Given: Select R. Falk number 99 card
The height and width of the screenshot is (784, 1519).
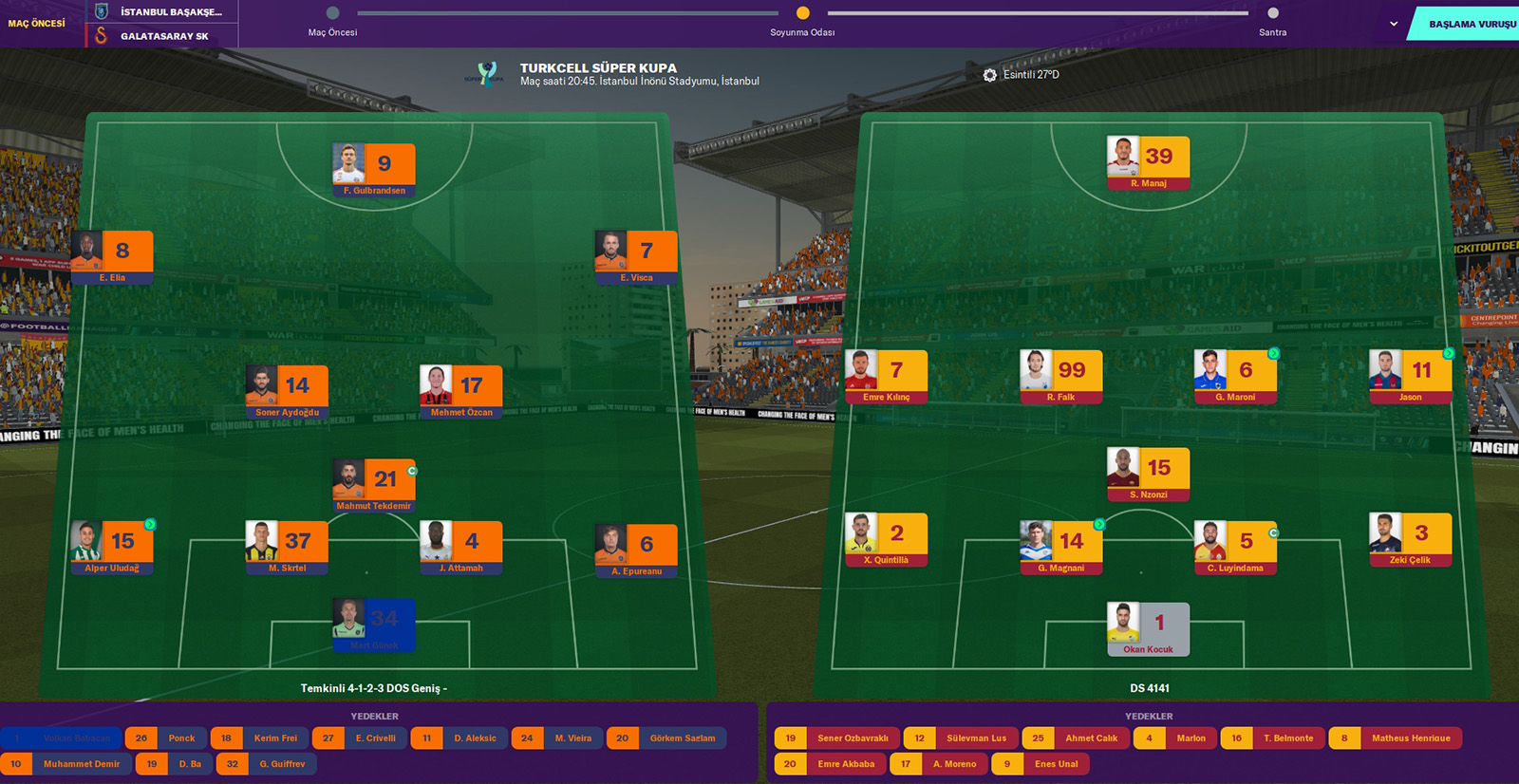Looking at the screenshot, I should (x=1061, y=376).
